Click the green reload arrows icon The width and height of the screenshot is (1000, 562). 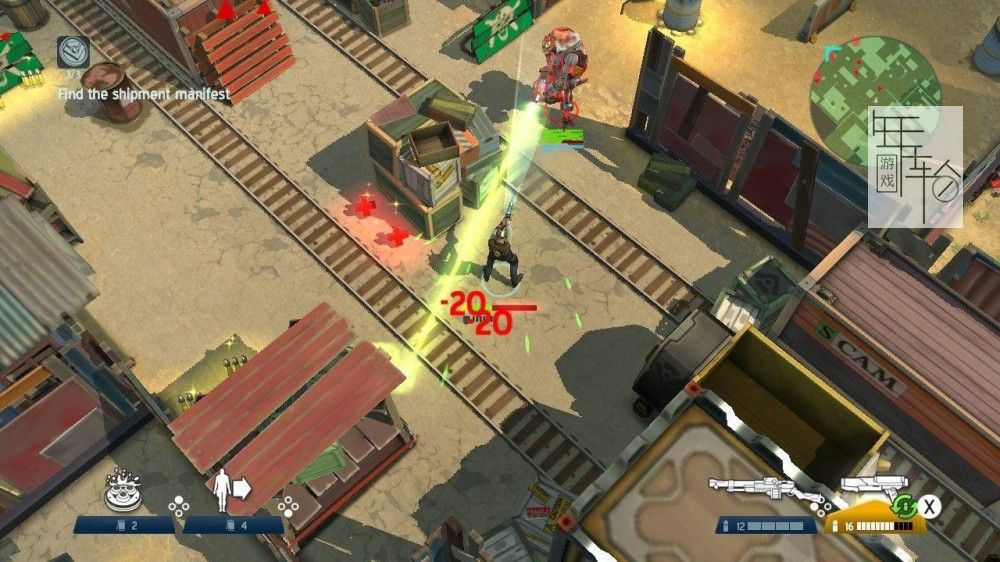pos(905,506)
